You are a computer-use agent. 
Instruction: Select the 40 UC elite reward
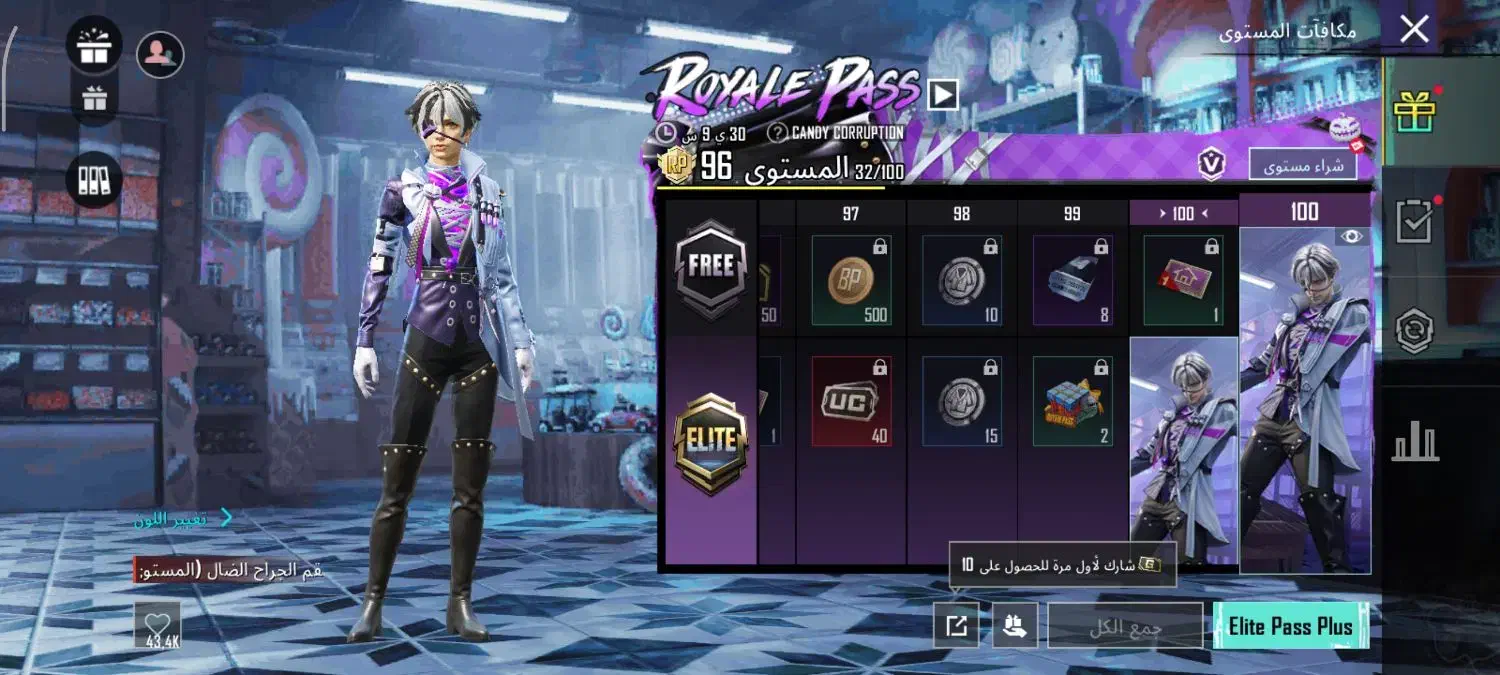click(851, 400)
